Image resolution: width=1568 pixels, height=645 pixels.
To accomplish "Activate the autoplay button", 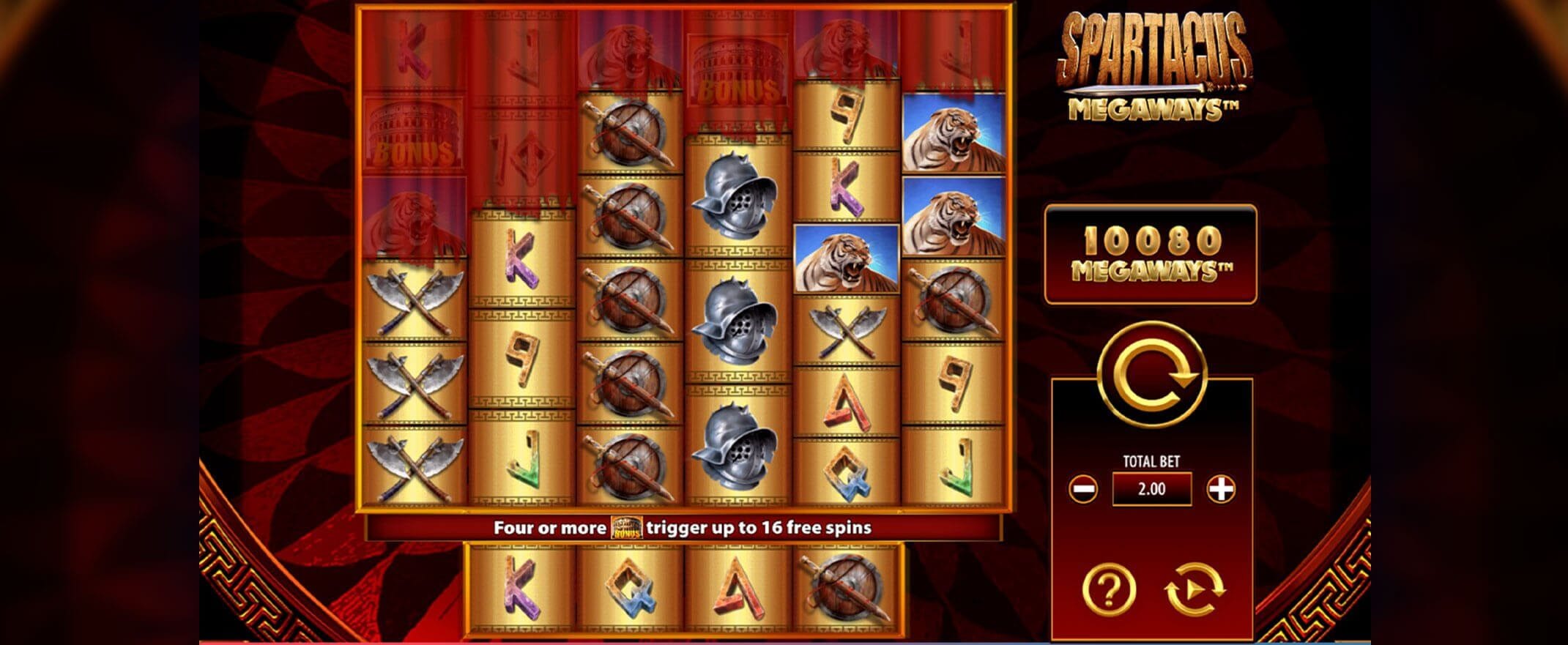I will click(x=1194, y=588).
